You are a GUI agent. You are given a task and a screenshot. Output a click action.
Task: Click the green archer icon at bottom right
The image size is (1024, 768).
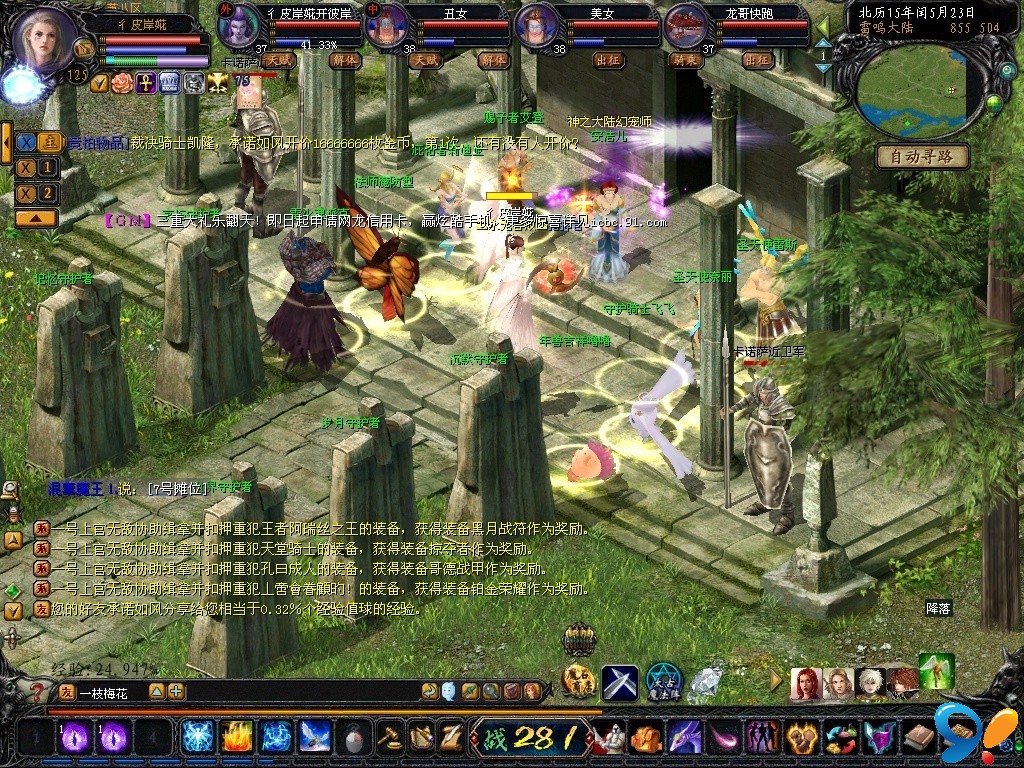(x=936, y=670)
